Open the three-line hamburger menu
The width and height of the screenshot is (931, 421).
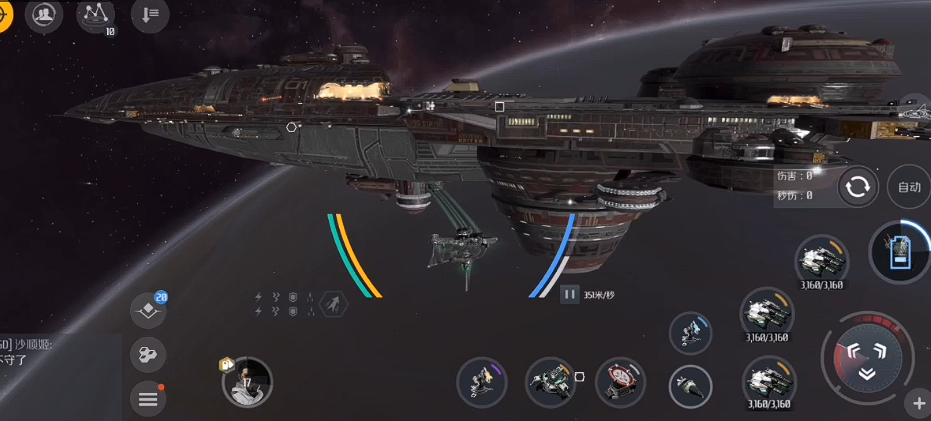point(148,400)
